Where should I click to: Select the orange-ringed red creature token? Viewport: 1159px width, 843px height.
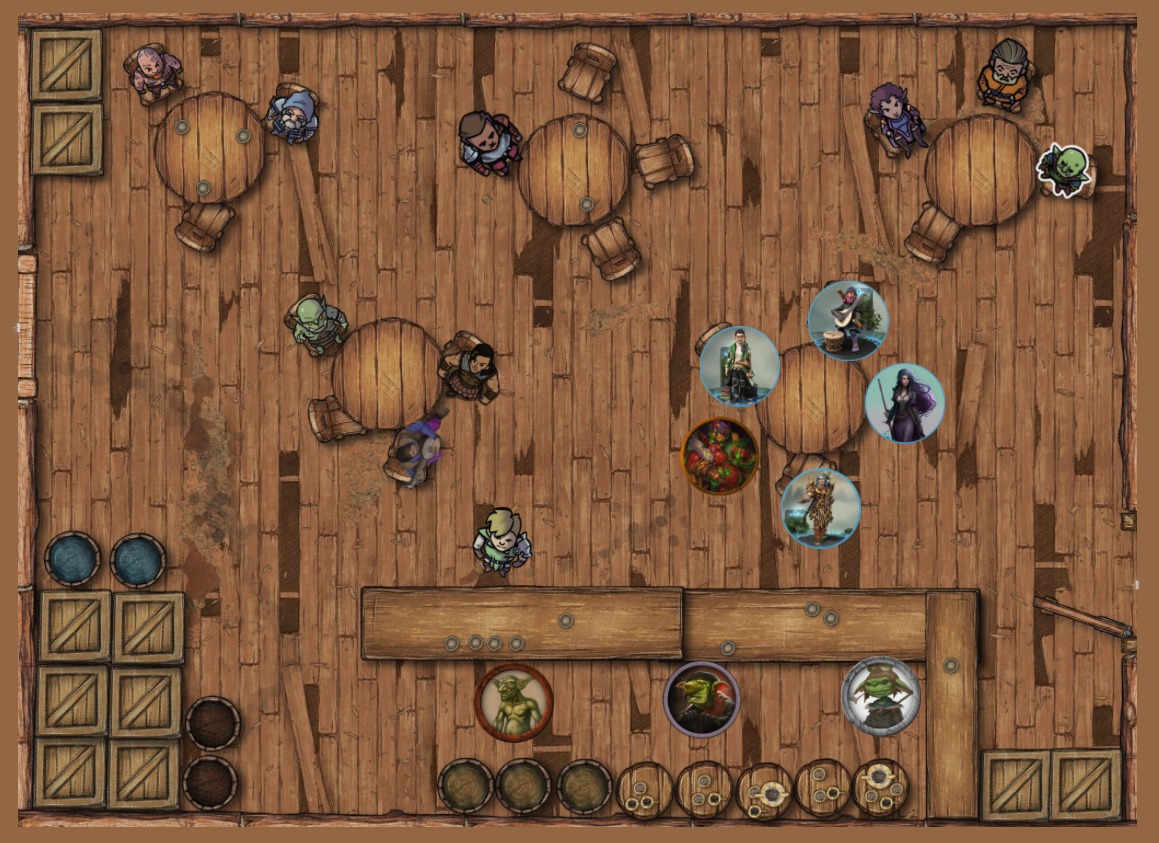pyautogui.click(x=720, y=456)
